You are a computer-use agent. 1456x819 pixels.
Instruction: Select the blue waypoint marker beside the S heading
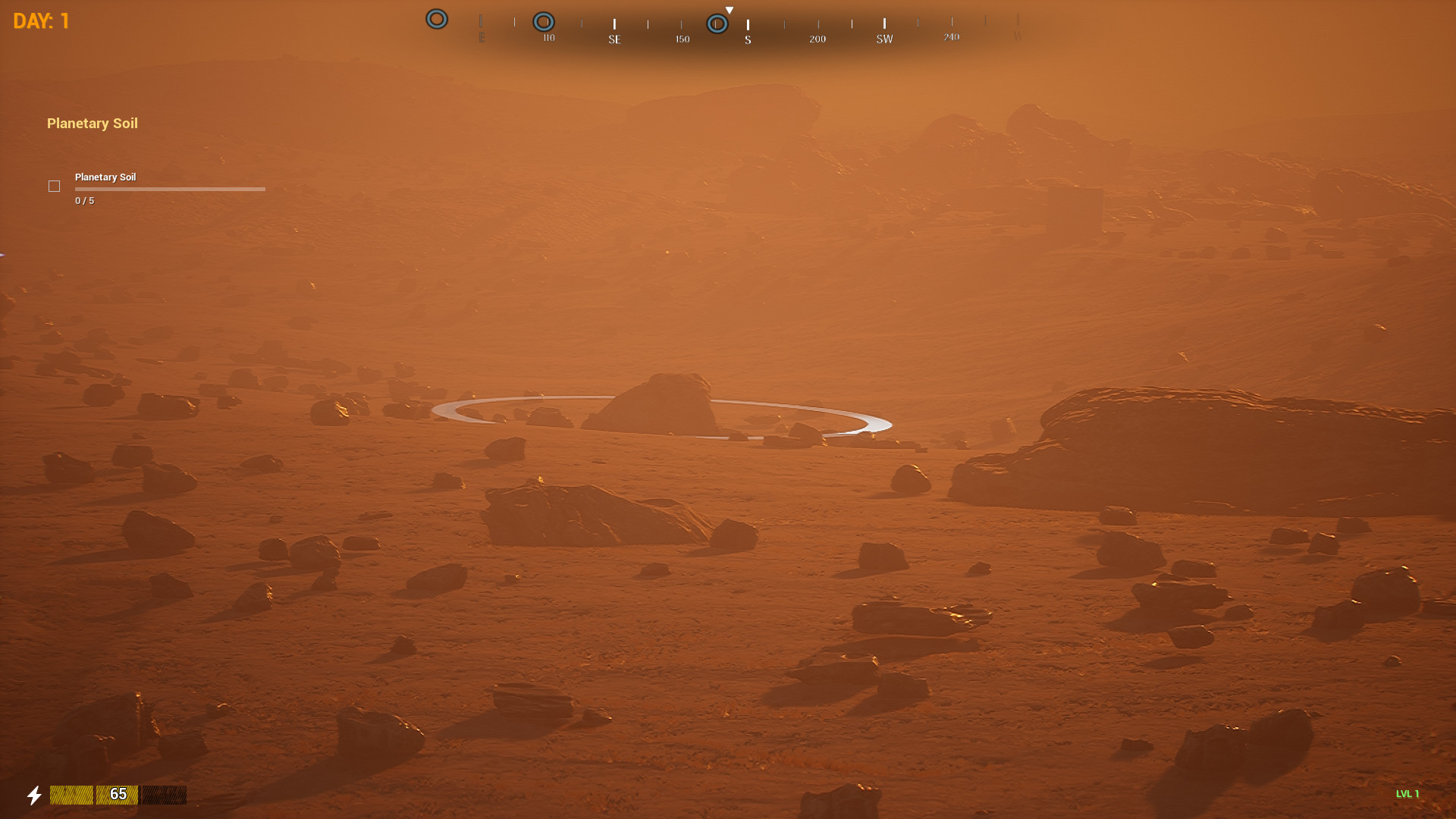pos(716,24)
